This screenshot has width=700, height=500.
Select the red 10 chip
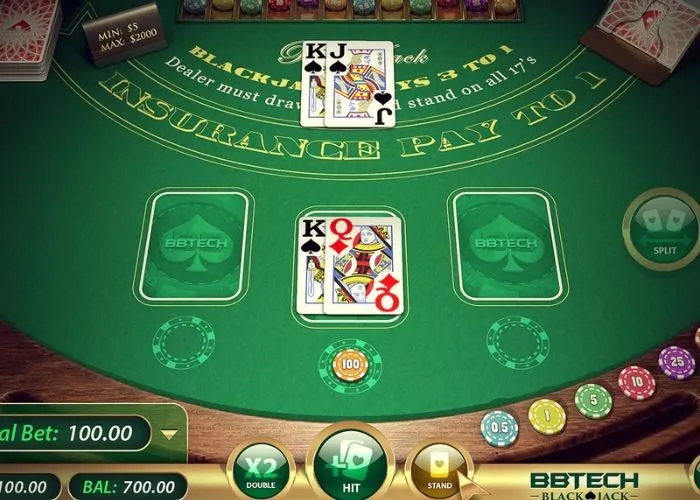click(x=636, y=382)
